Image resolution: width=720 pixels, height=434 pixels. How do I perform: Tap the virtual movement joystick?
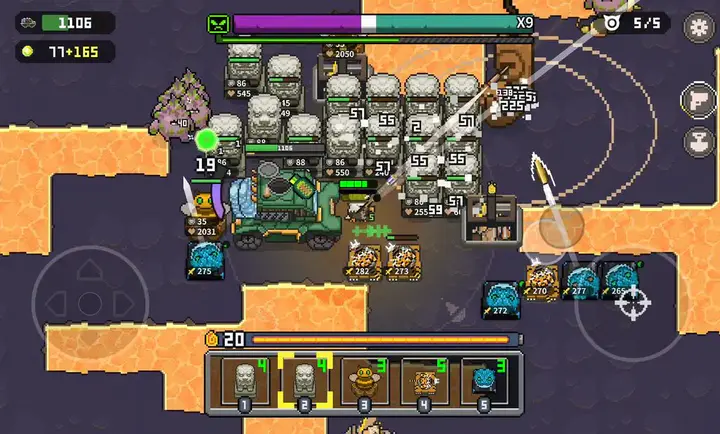click(89, 300)
